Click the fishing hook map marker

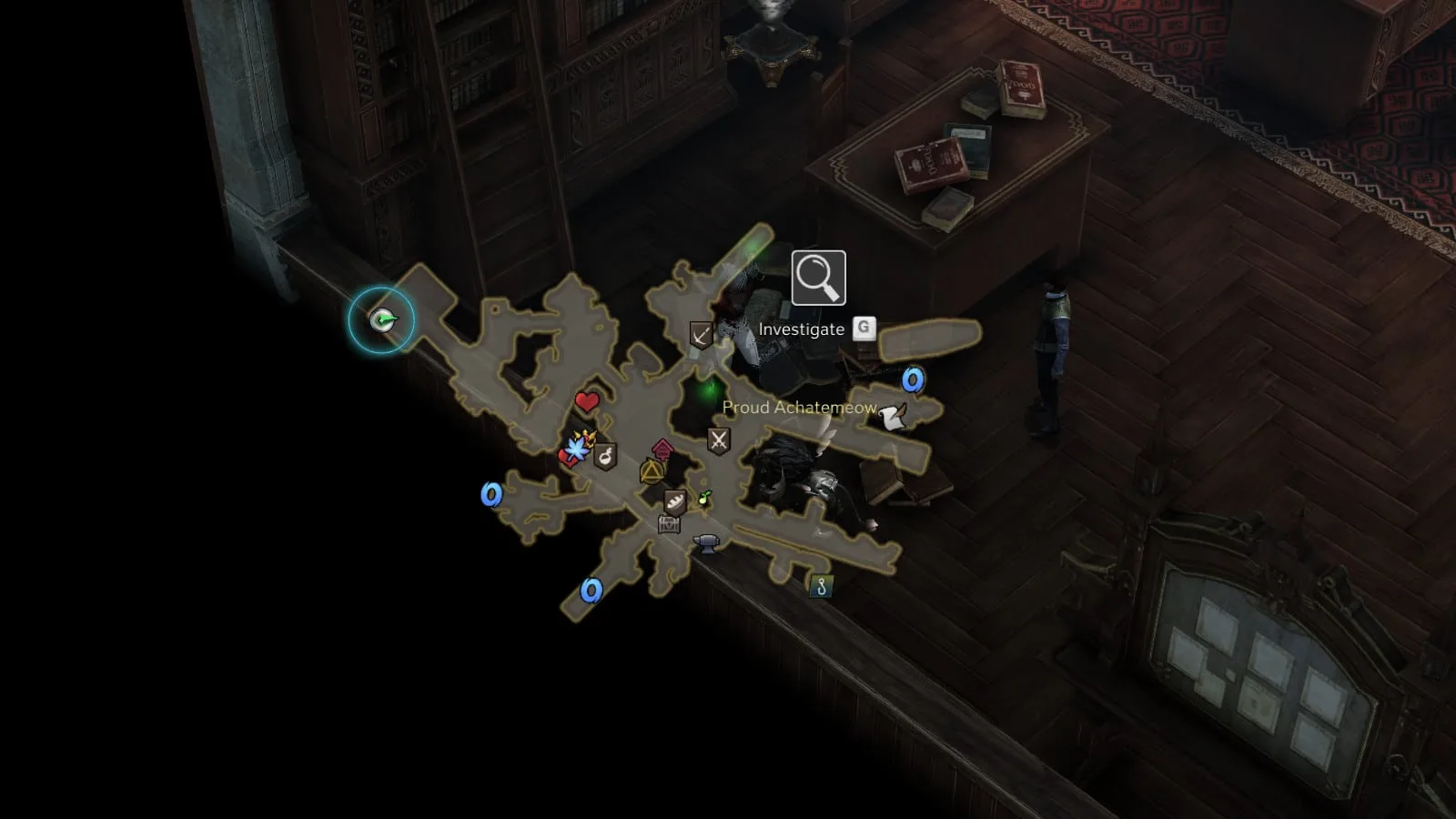coord(821,587)
